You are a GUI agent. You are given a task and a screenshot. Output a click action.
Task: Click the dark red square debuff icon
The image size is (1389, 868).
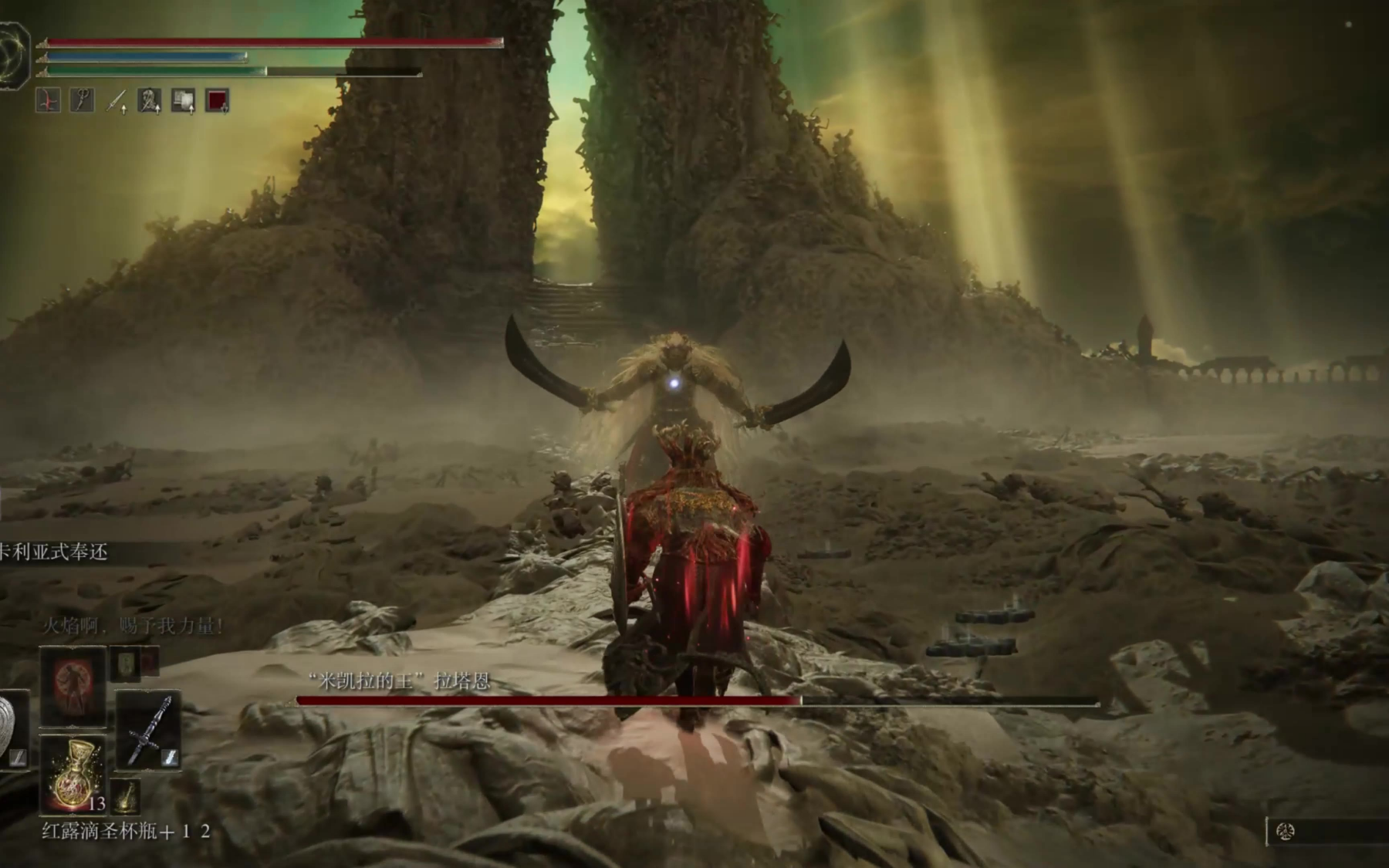point(217,100)
